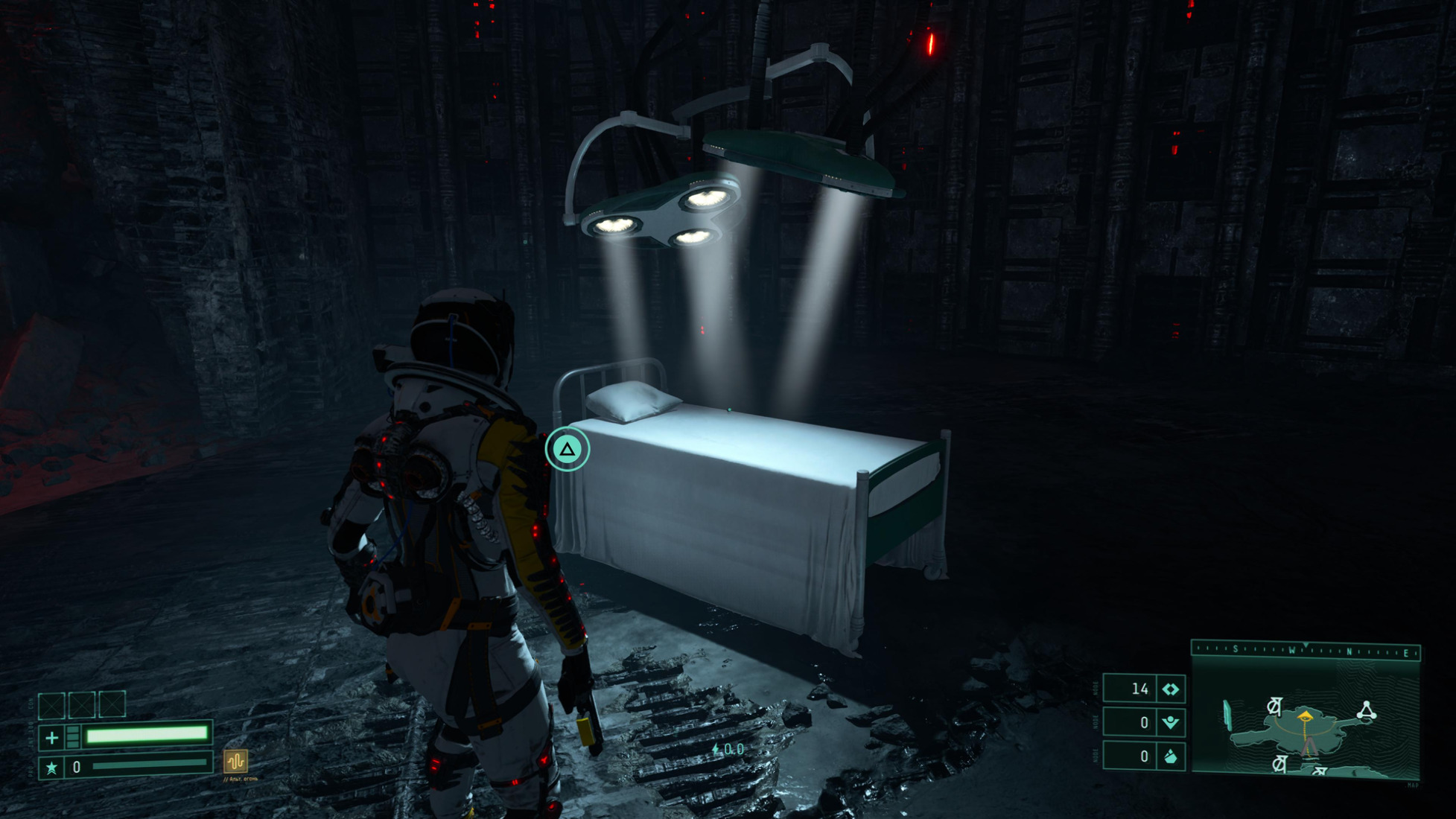Select the obolites diamond icon beside 14

pyautogui.click(x=1170, y=689)
